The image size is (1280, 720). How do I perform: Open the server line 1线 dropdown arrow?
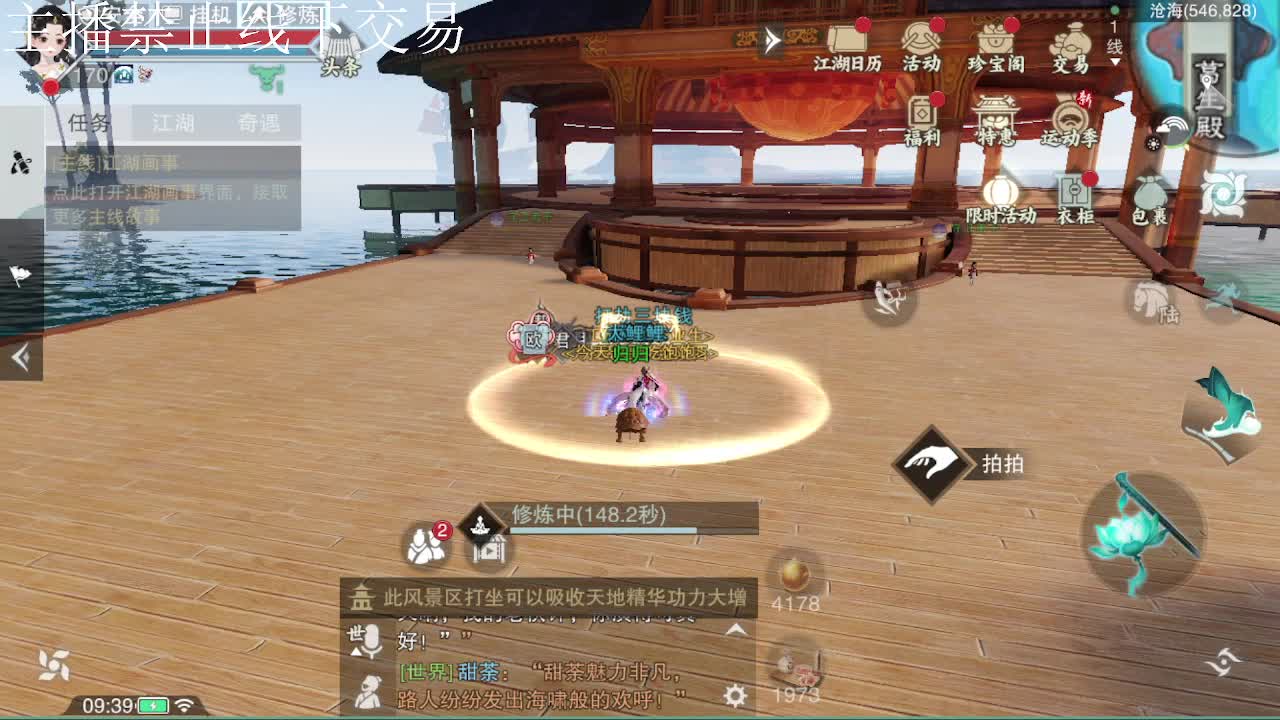pyautogui.click(x=1114, y=62)
